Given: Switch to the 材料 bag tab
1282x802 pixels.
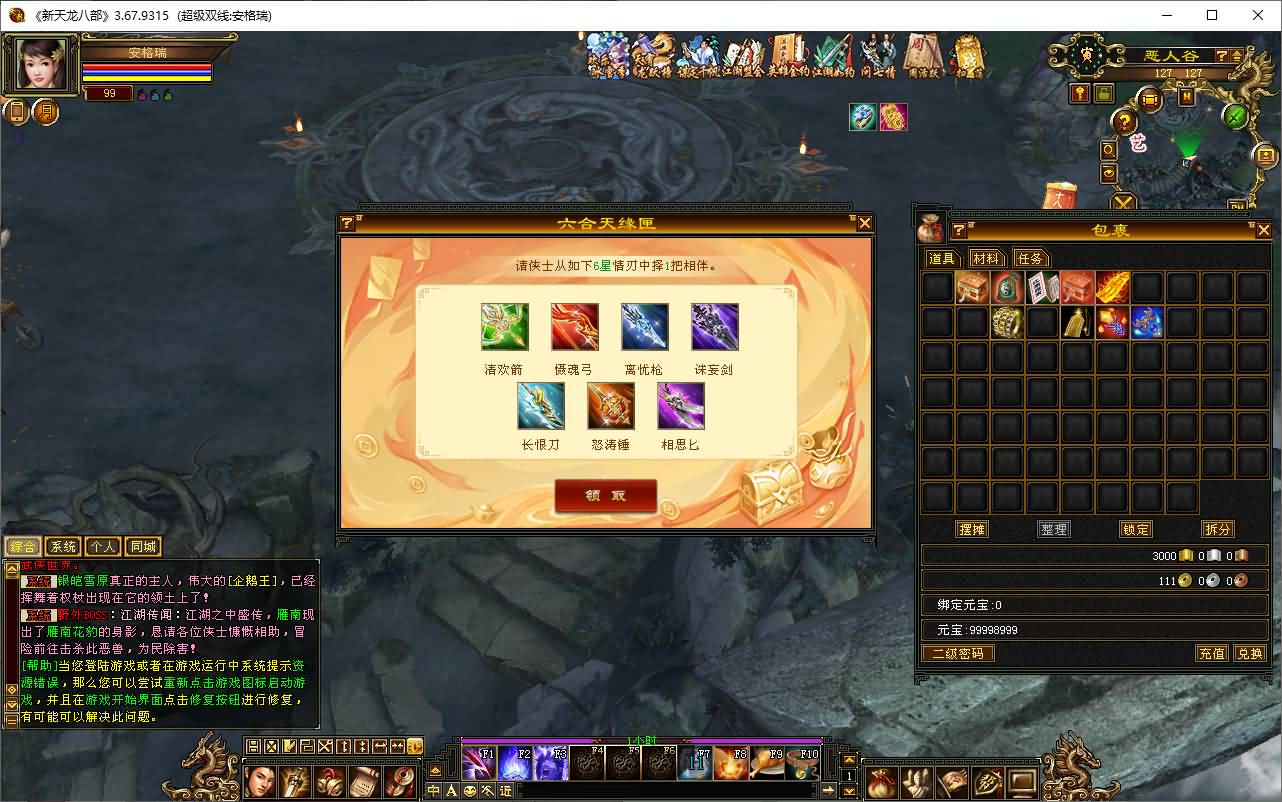Looking at the screenshot, I should (x=986, y=258).
